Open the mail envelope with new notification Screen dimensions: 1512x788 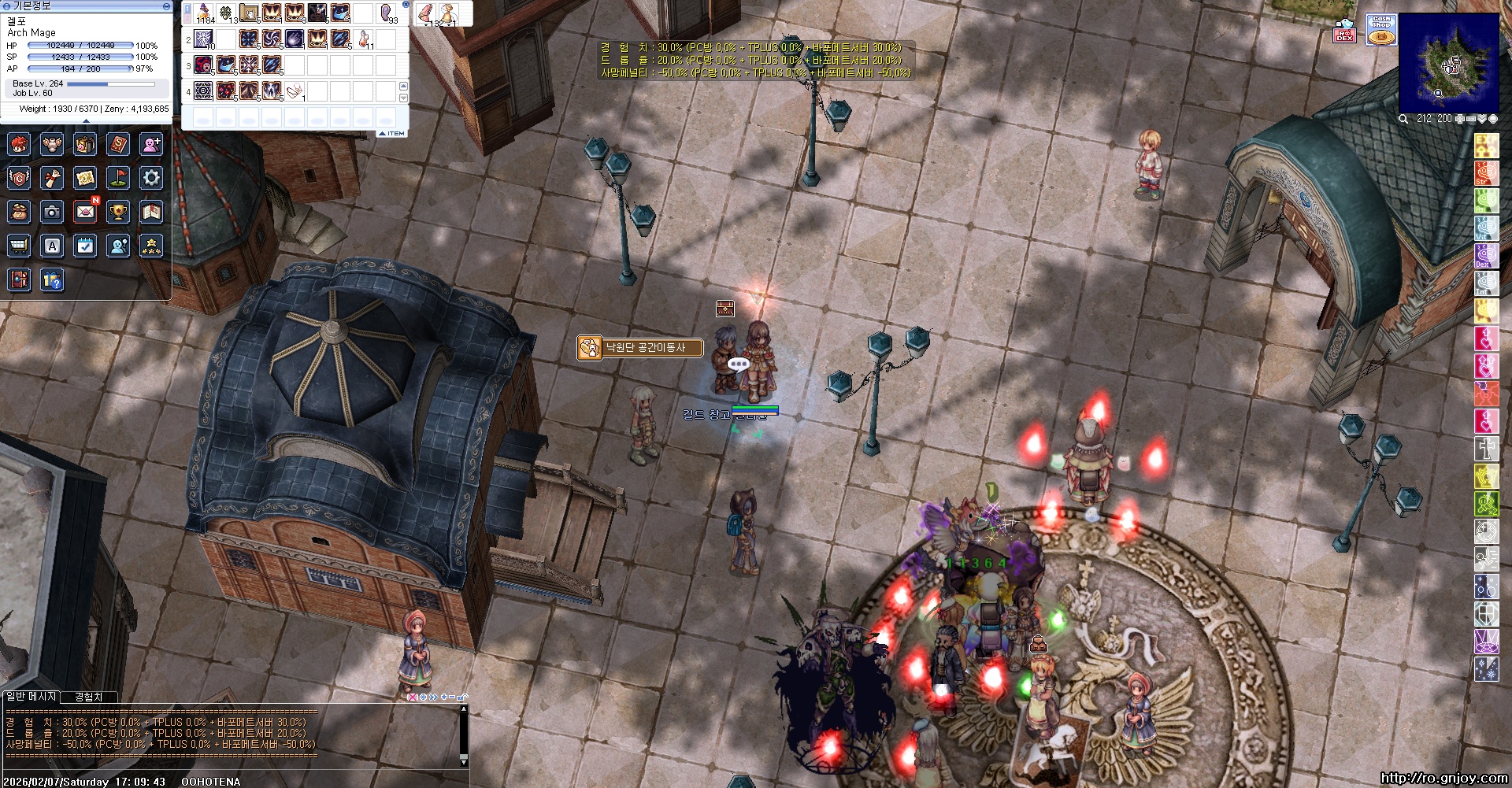(85, 212)
